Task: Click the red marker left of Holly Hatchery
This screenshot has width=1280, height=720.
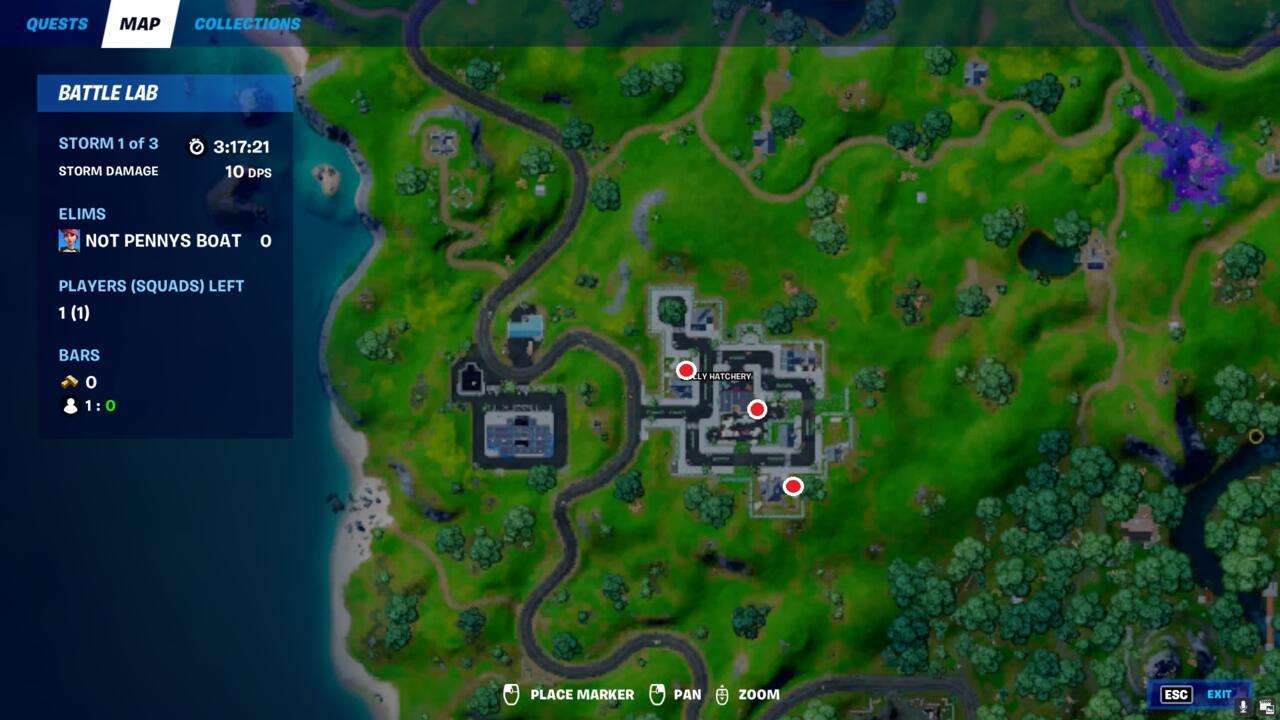Action: click(x=686, y=369)
